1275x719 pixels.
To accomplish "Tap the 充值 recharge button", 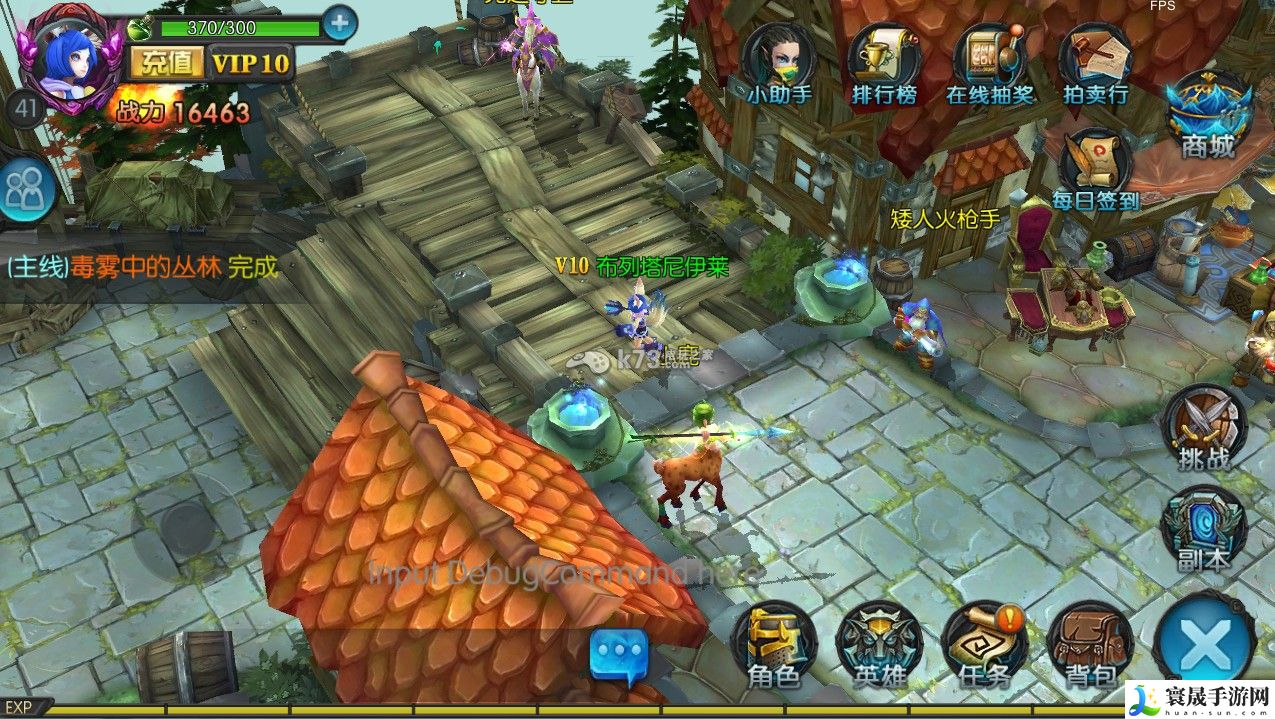I will click(x=166, y=63).
